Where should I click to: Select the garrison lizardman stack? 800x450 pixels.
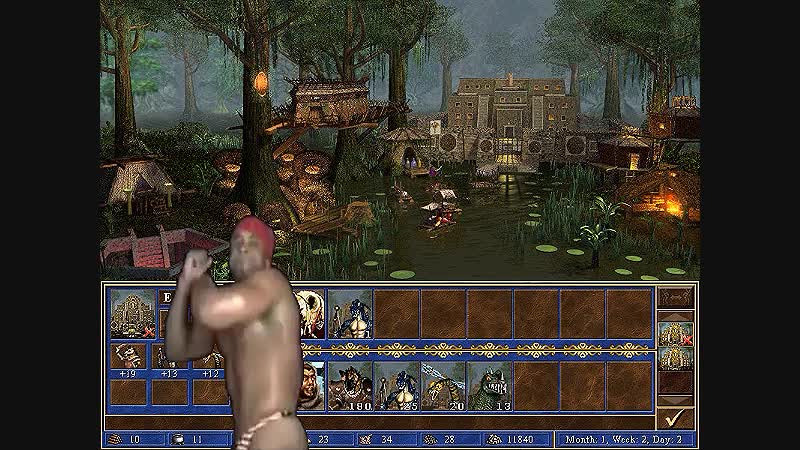349,313
